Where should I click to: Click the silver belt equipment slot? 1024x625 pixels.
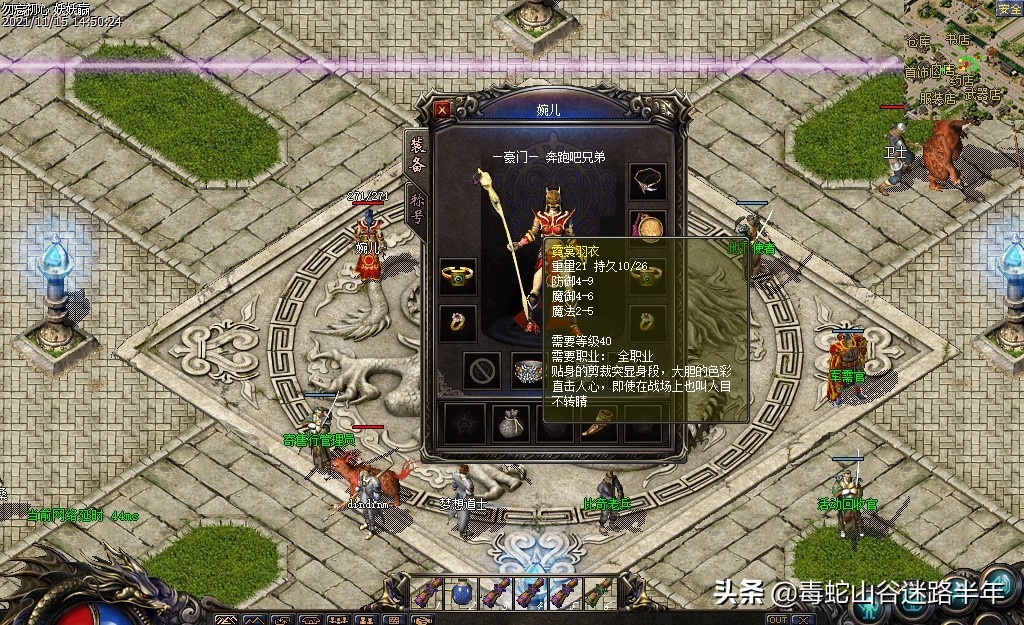[530, 370]
